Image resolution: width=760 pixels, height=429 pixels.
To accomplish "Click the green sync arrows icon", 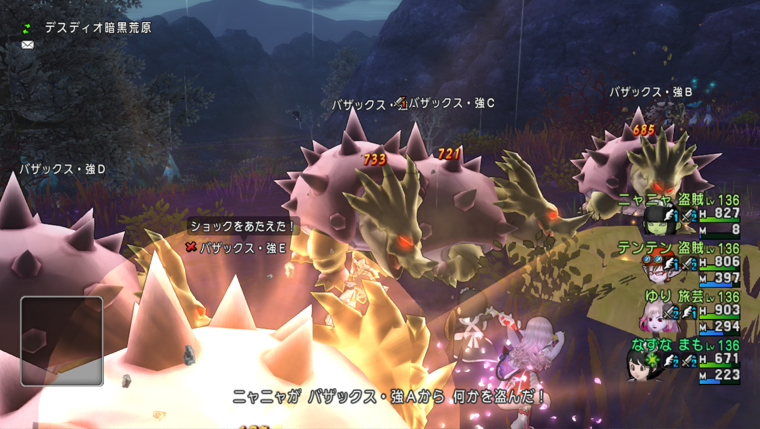I will click(x=27, y=27).
